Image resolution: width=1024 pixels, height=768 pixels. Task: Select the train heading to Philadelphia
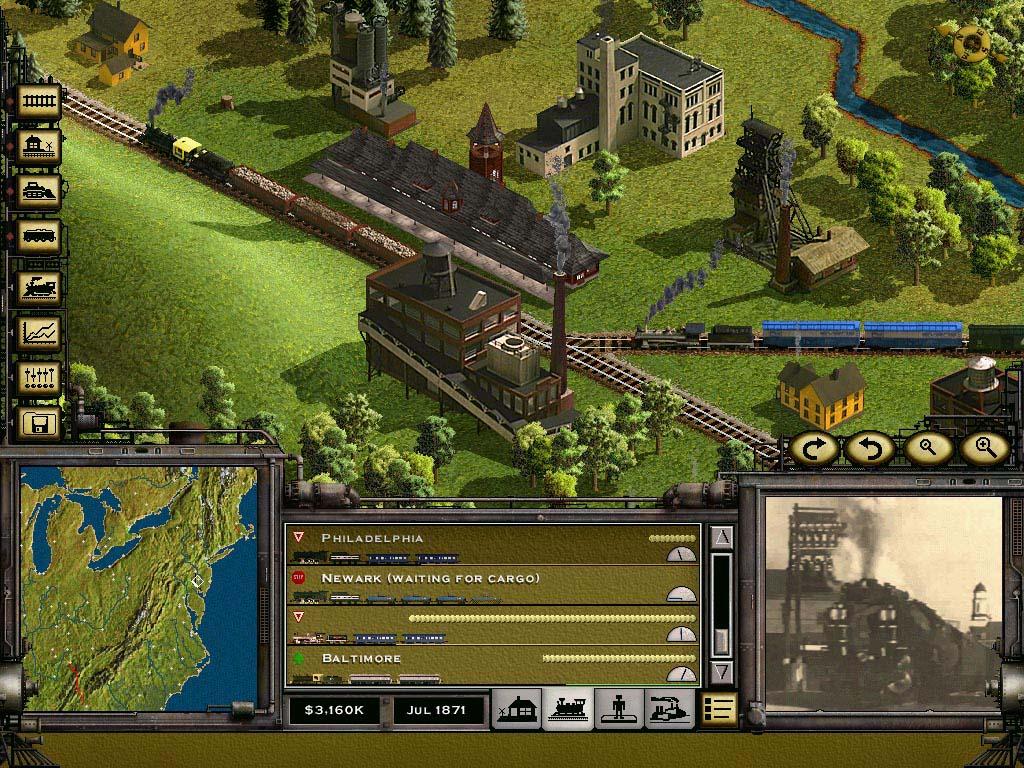tap(492, 547)
